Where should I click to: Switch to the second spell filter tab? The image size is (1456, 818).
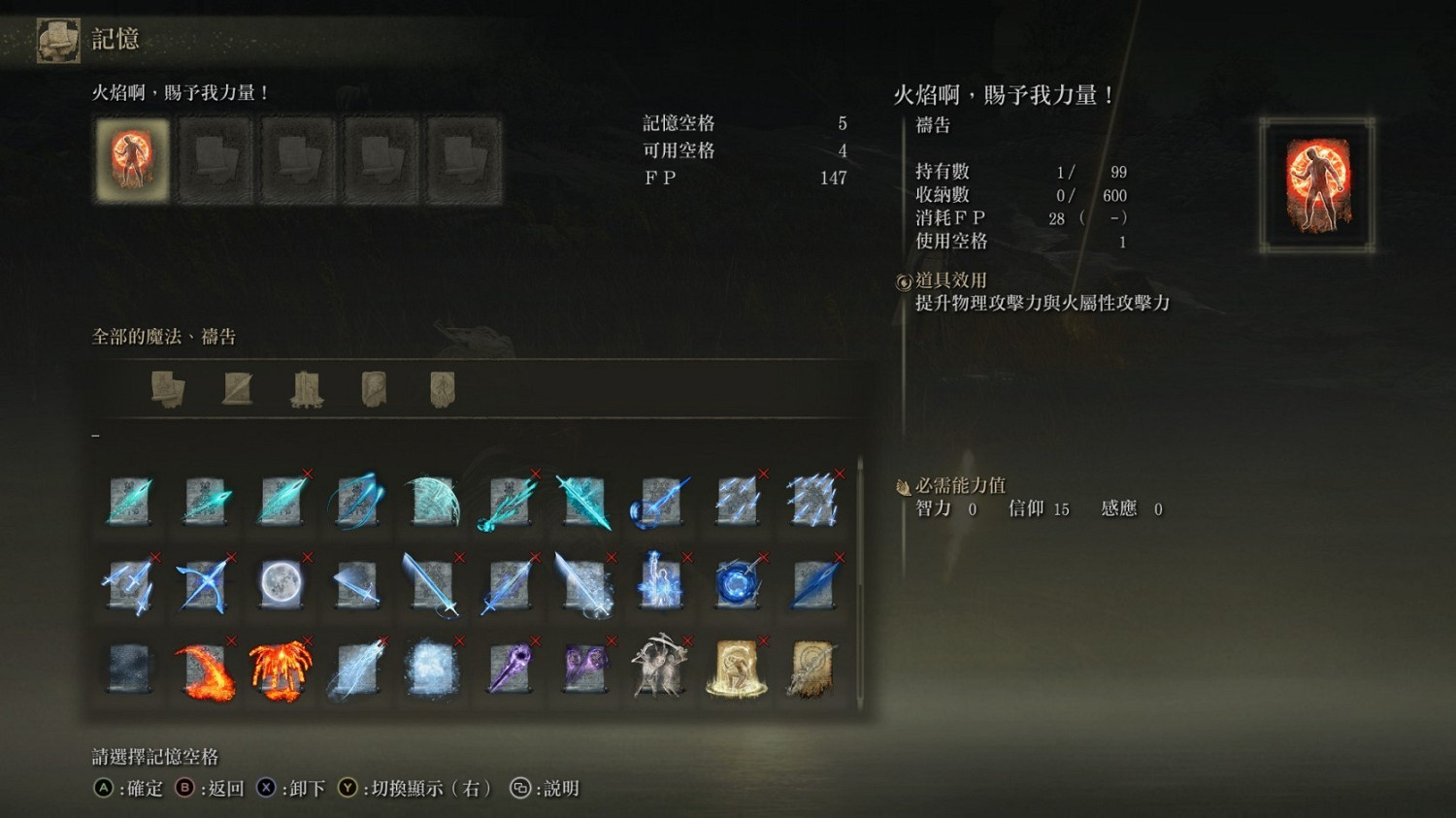point(238,387)
